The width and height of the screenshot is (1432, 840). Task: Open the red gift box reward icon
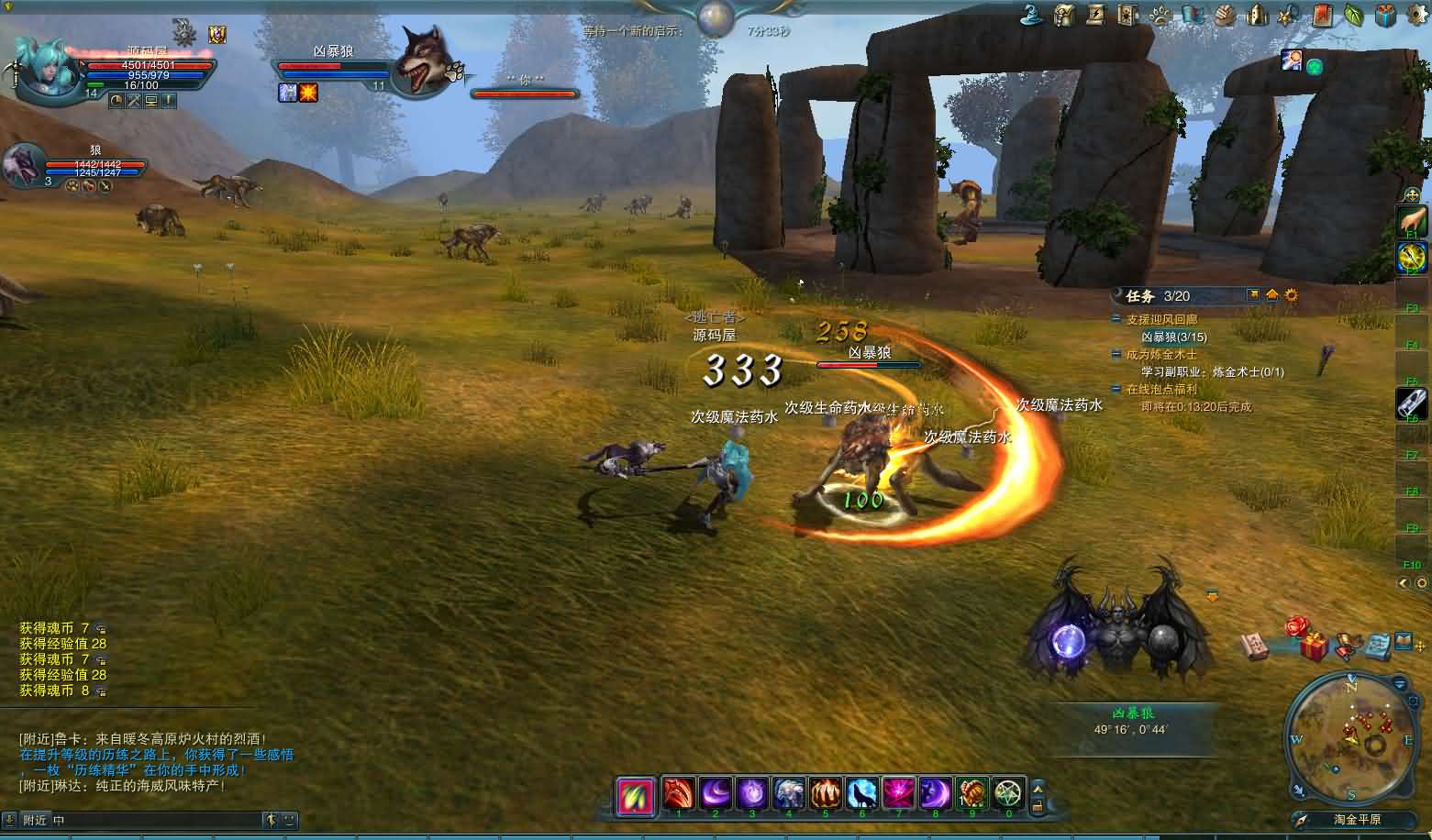[x=1313, y=647]
